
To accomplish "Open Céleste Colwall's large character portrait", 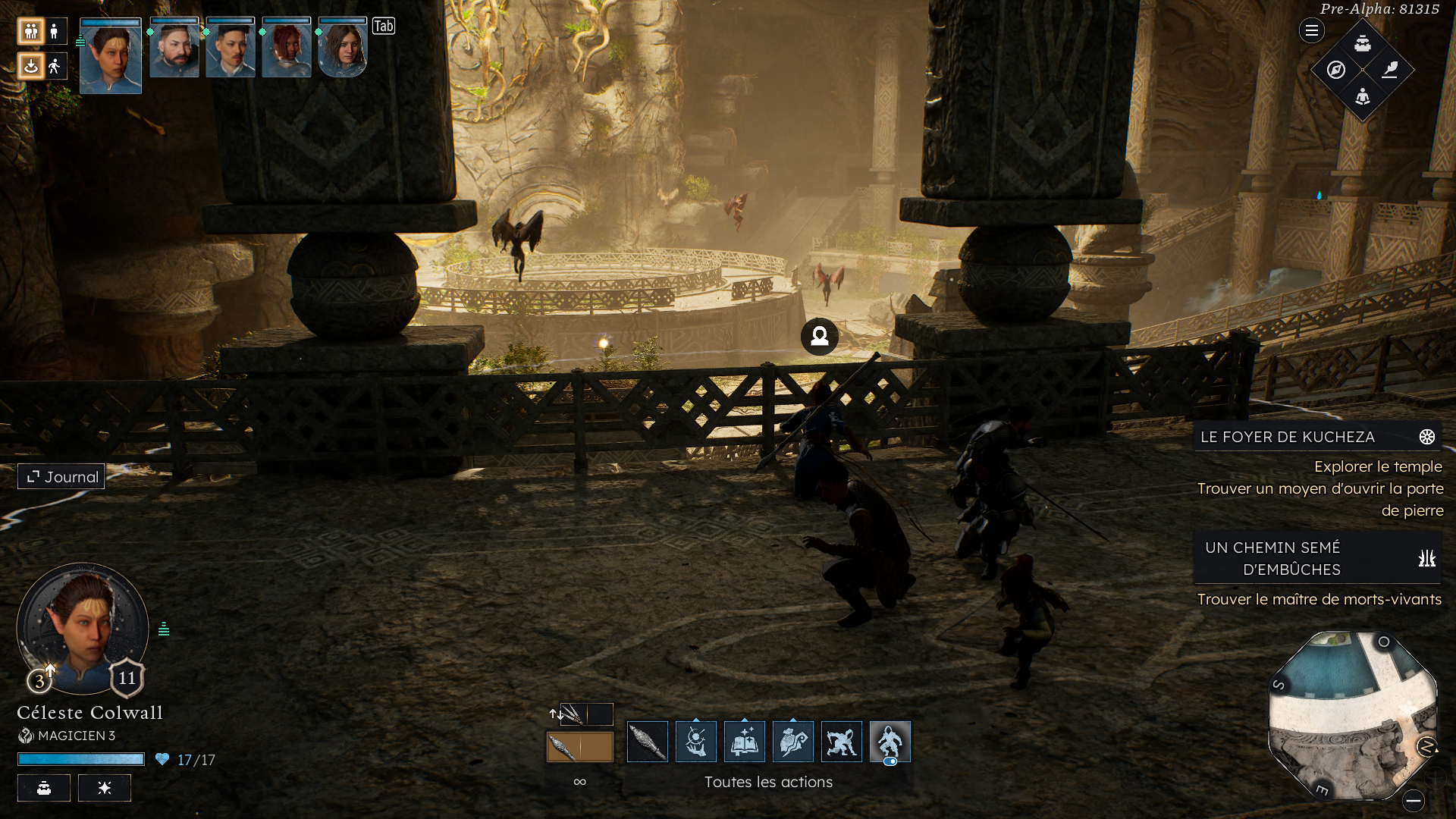I will pyautogui.click(x=82, y=628).
